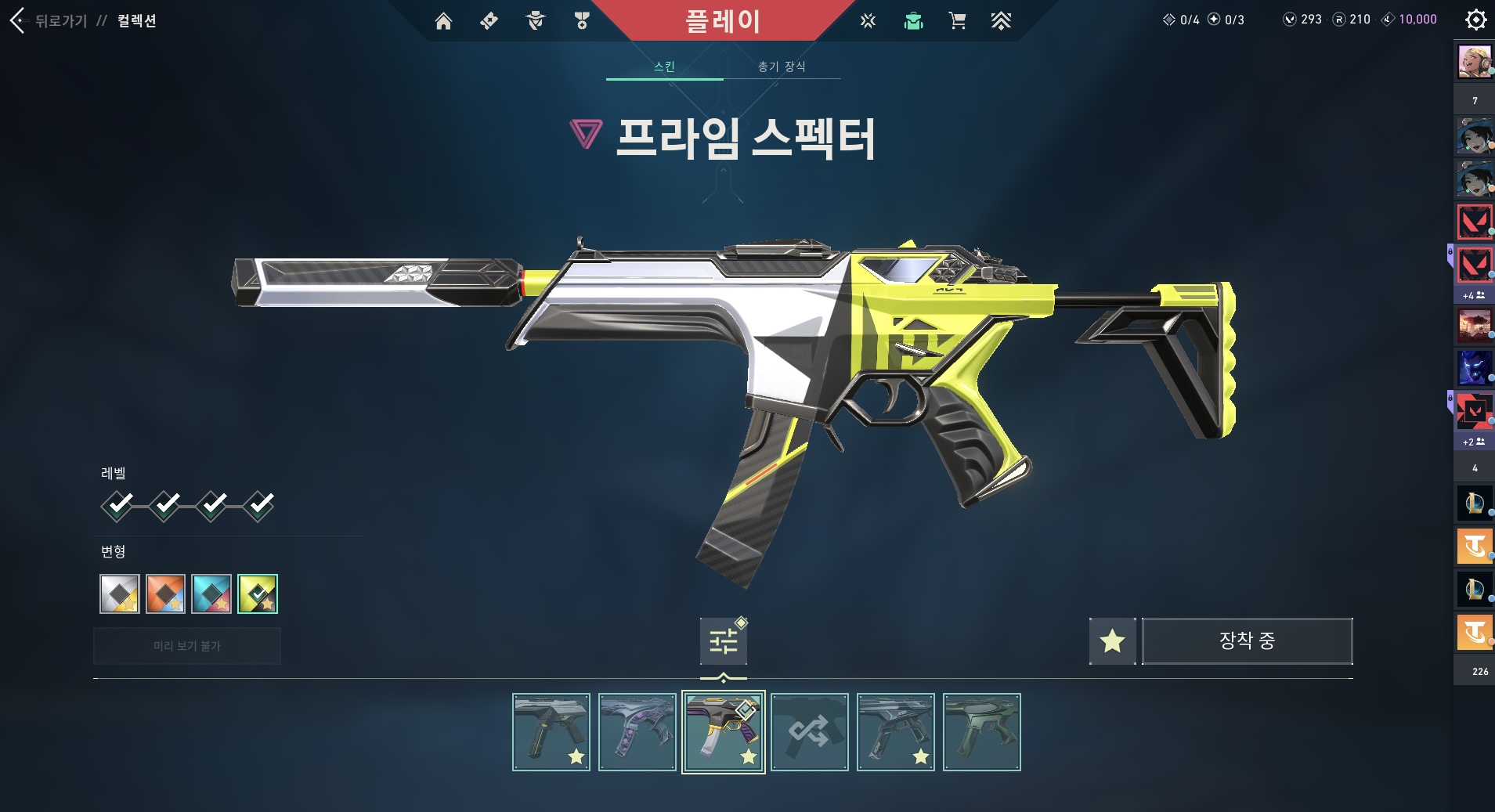Open the settings gear icon
The width and height of the screenshot is (1495, 812).
tap(1475, 20)
